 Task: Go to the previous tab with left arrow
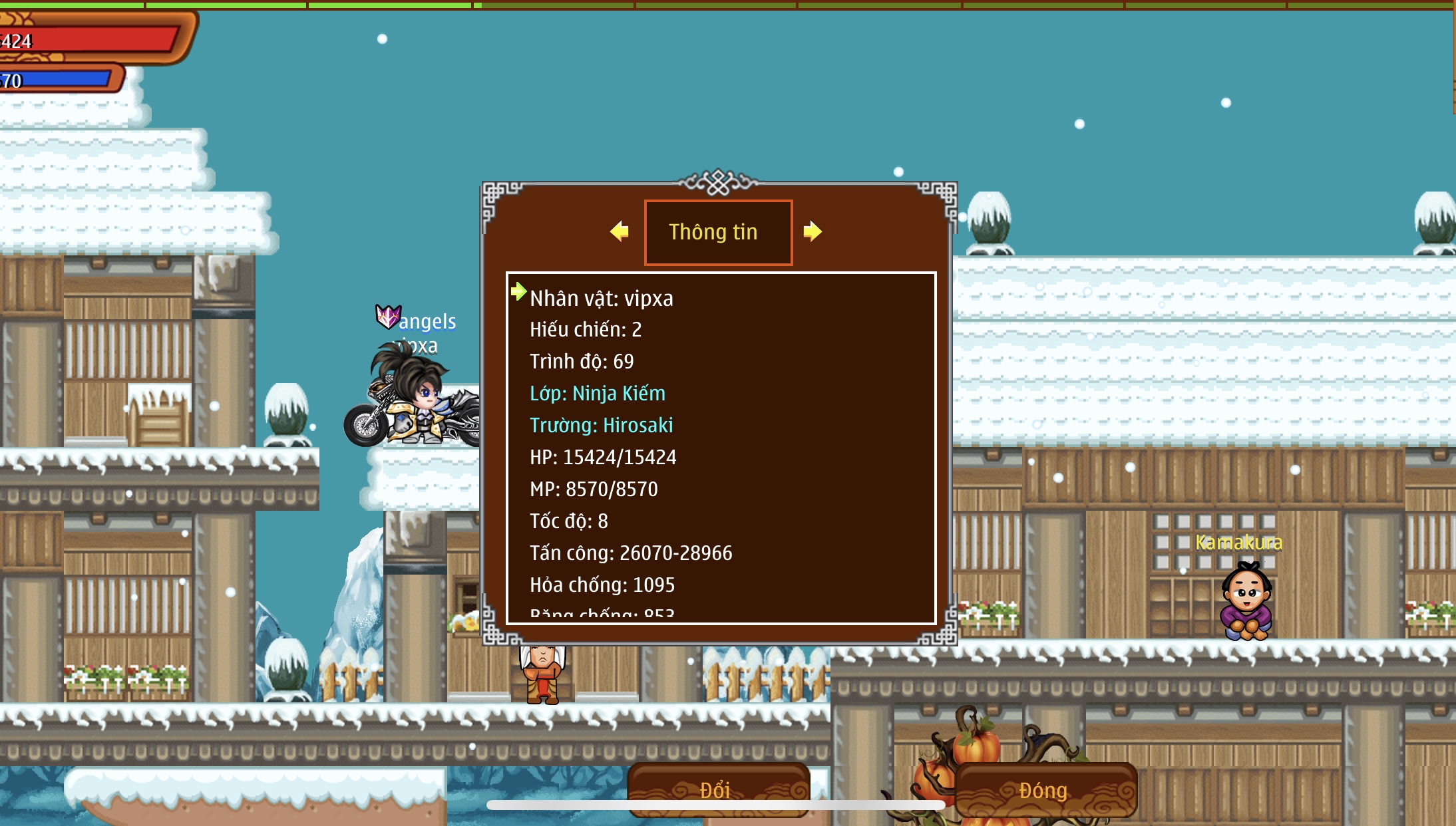pyautogui.click(x=620, y=231)
